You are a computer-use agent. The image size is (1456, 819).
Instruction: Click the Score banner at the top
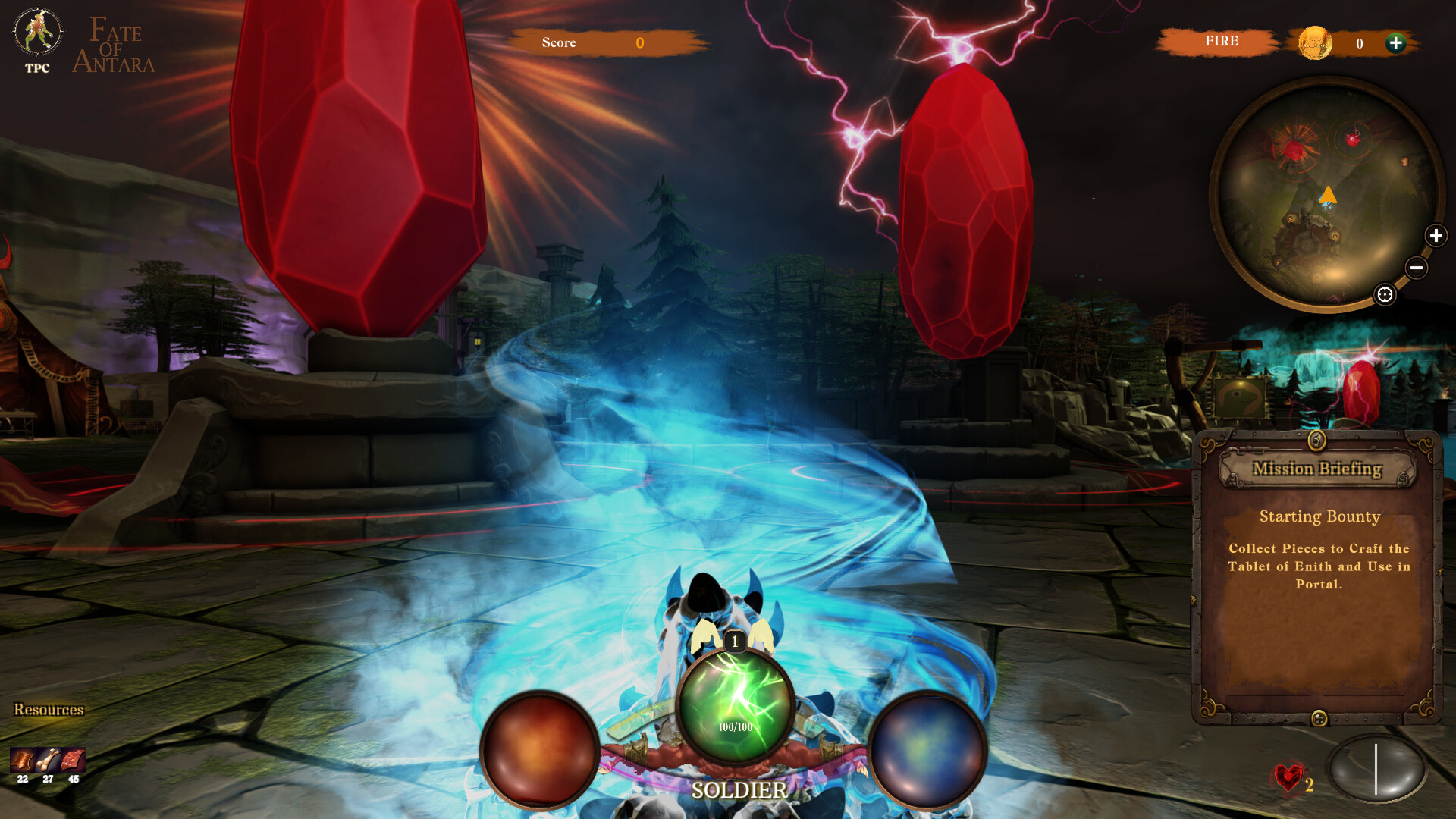[598, 43]
